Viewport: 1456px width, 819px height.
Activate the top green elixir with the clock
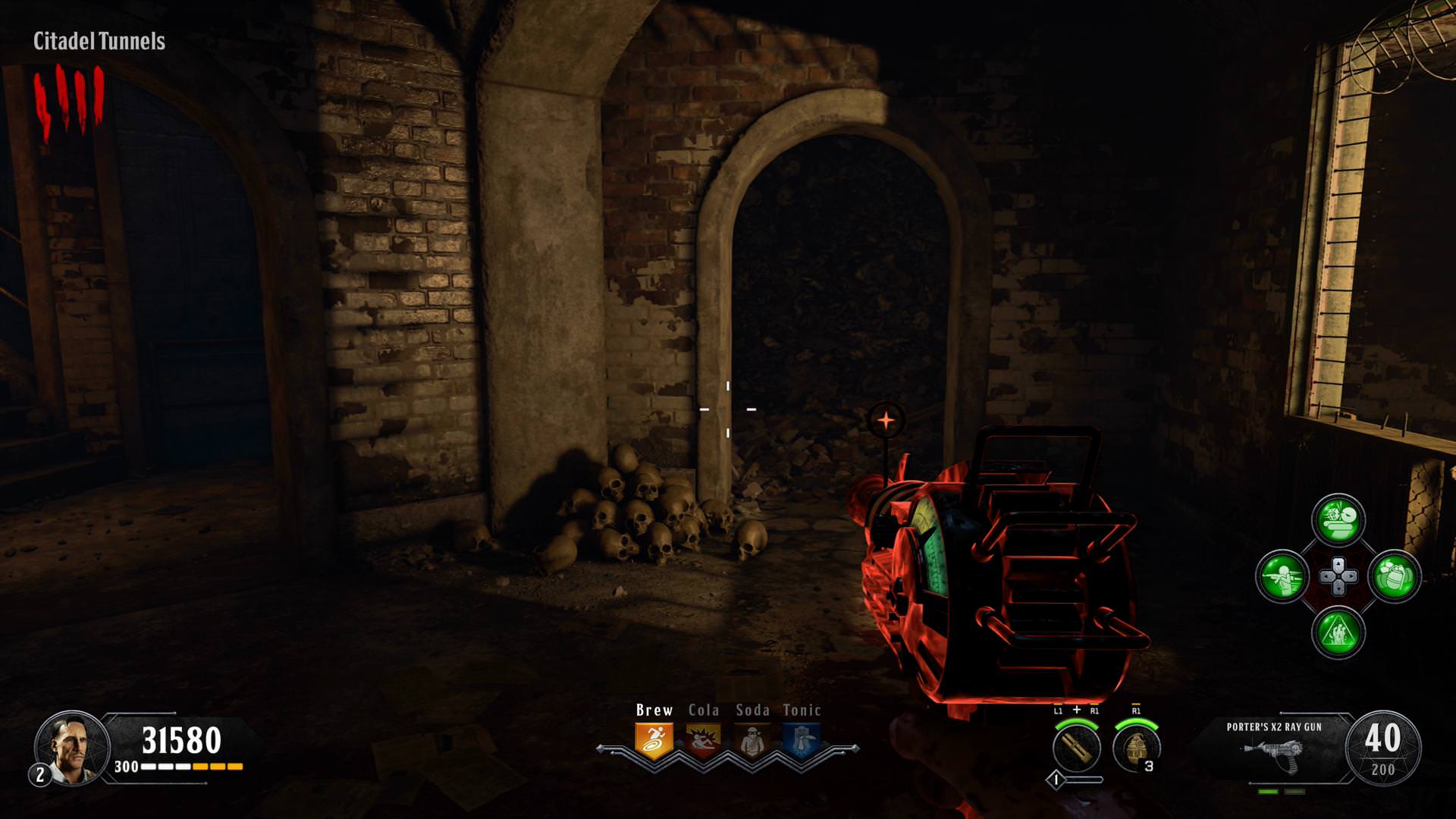click(x=1338, y=520)
